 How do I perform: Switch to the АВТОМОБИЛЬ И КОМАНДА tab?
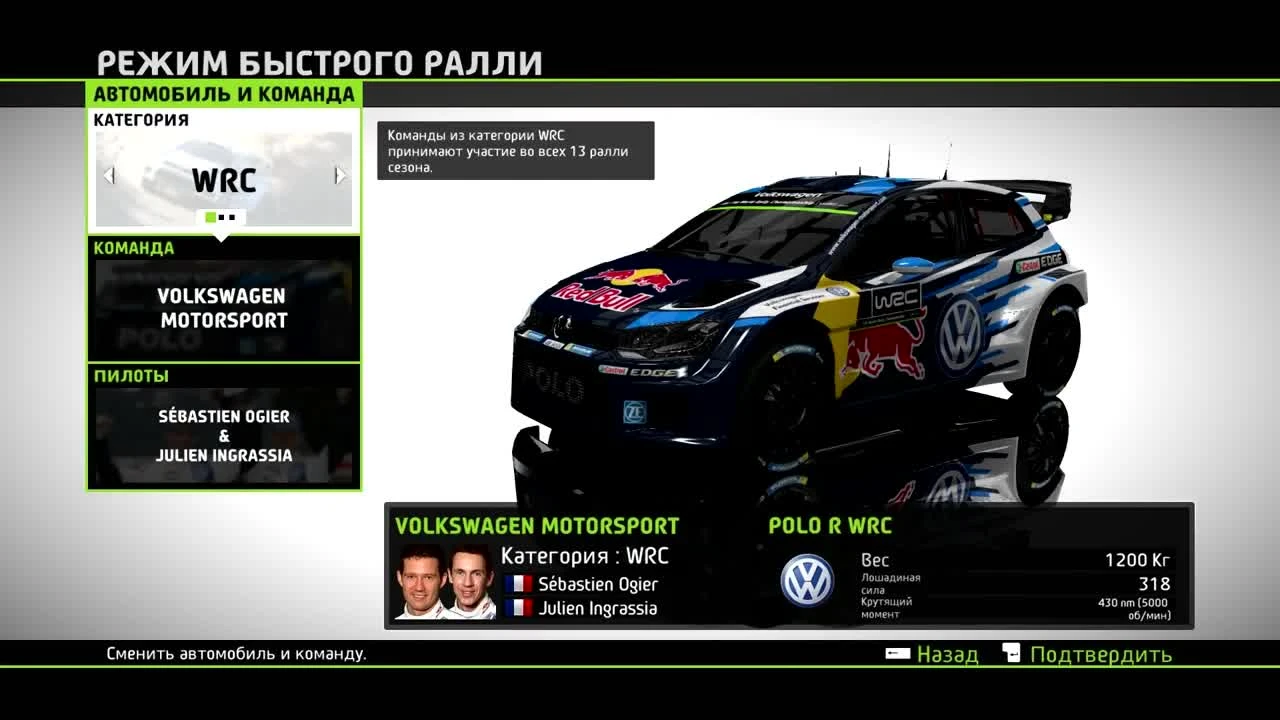click(x=224, y=97)
